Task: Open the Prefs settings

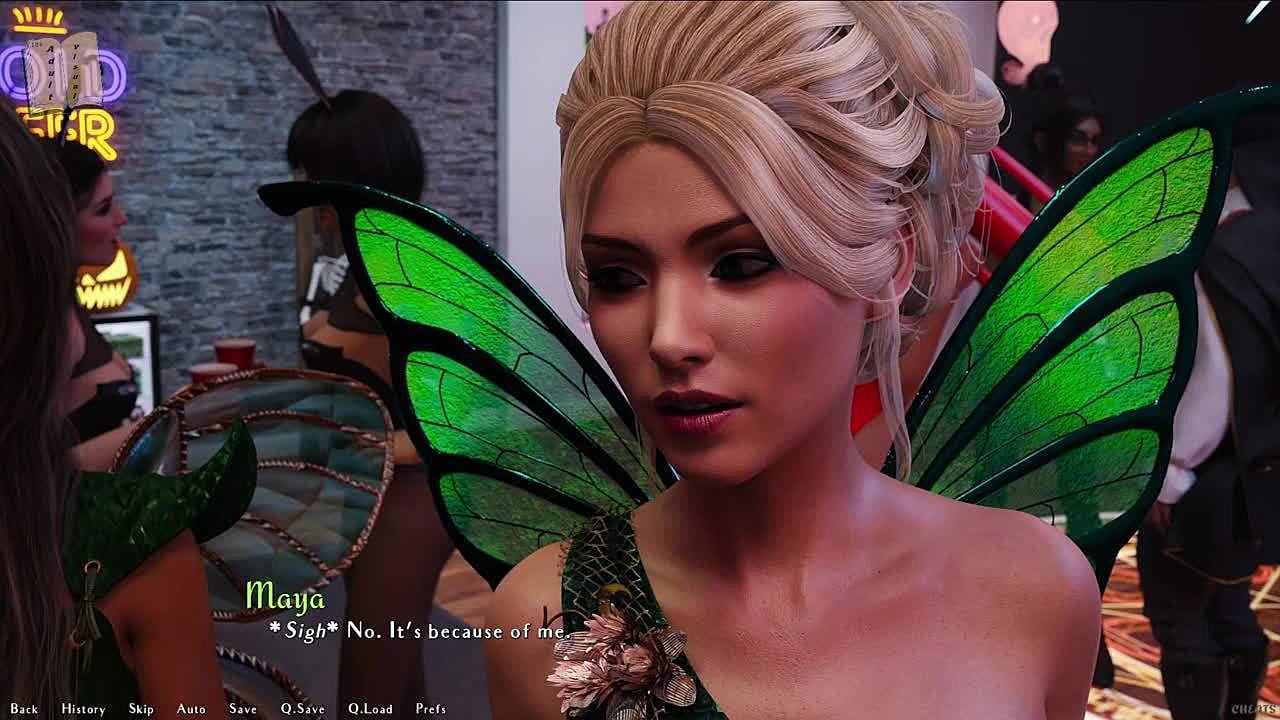Action: pos(431,709)
